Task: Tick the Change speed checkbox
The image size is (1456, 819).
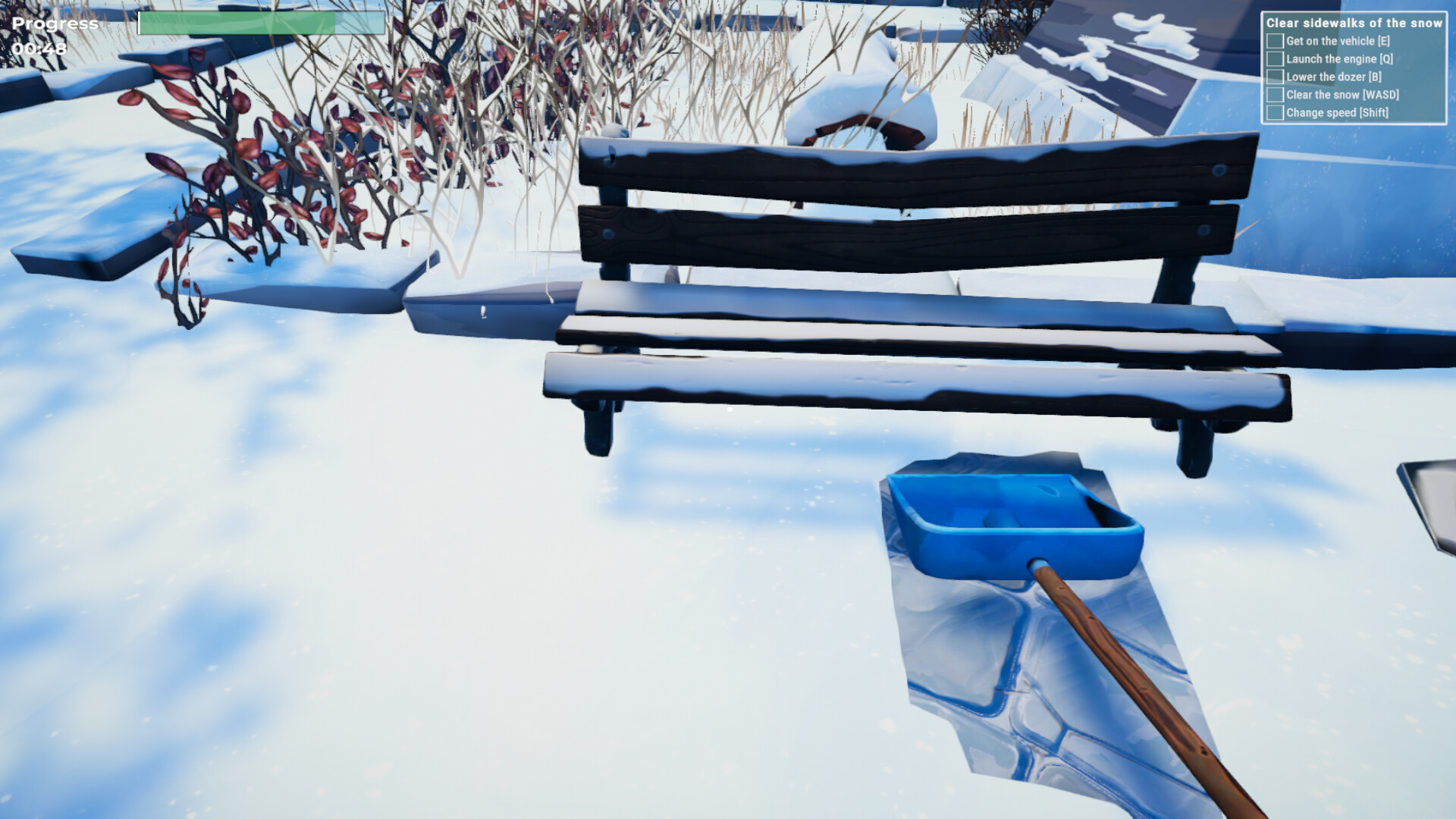Action: tap(1276, 111)
